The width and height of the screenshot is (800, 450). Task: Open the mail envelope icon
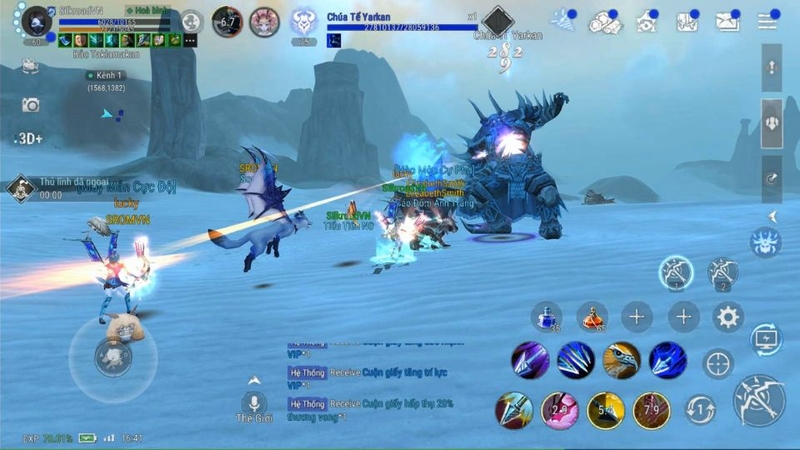point(727,21)
